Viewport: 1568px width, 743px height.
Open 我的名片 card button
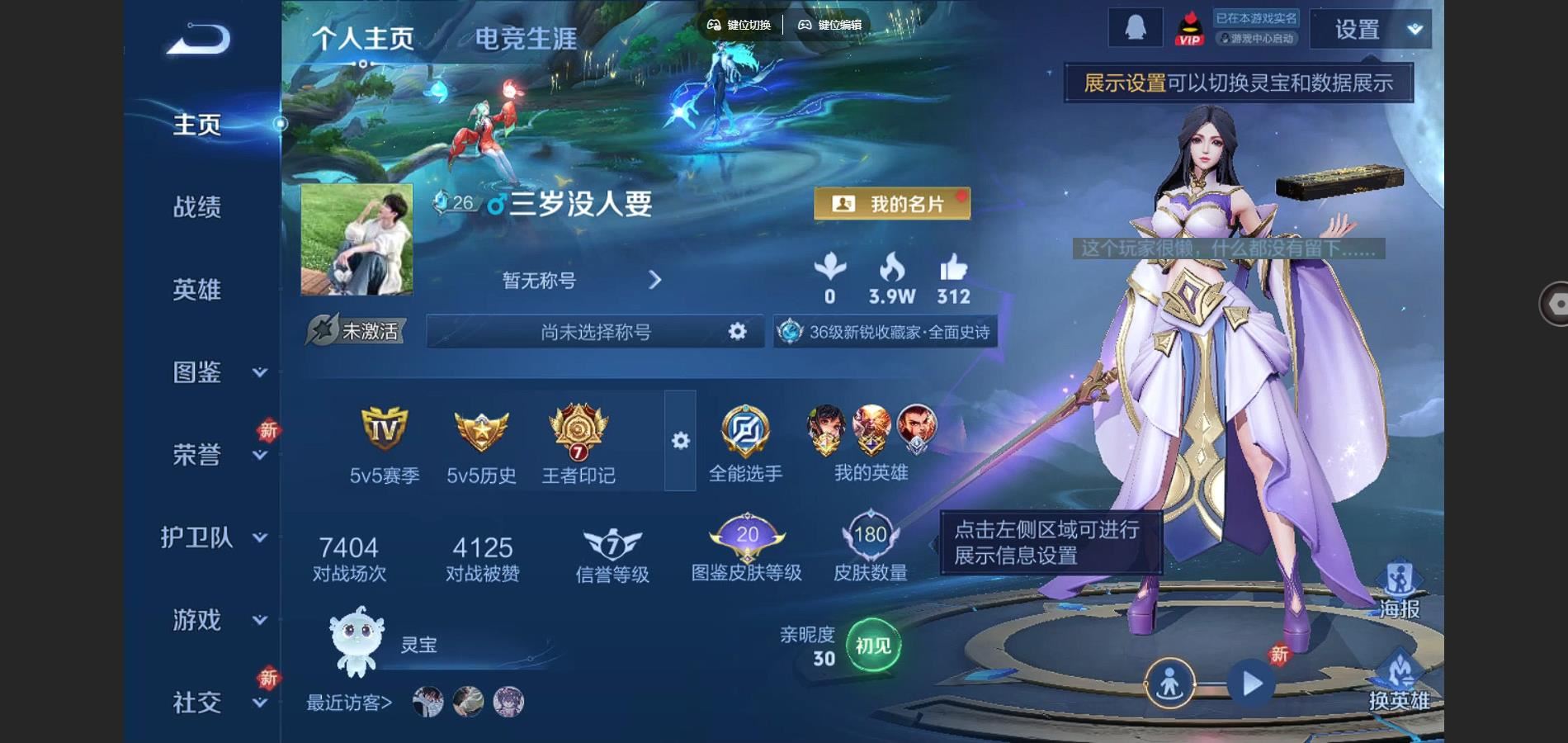891,204
